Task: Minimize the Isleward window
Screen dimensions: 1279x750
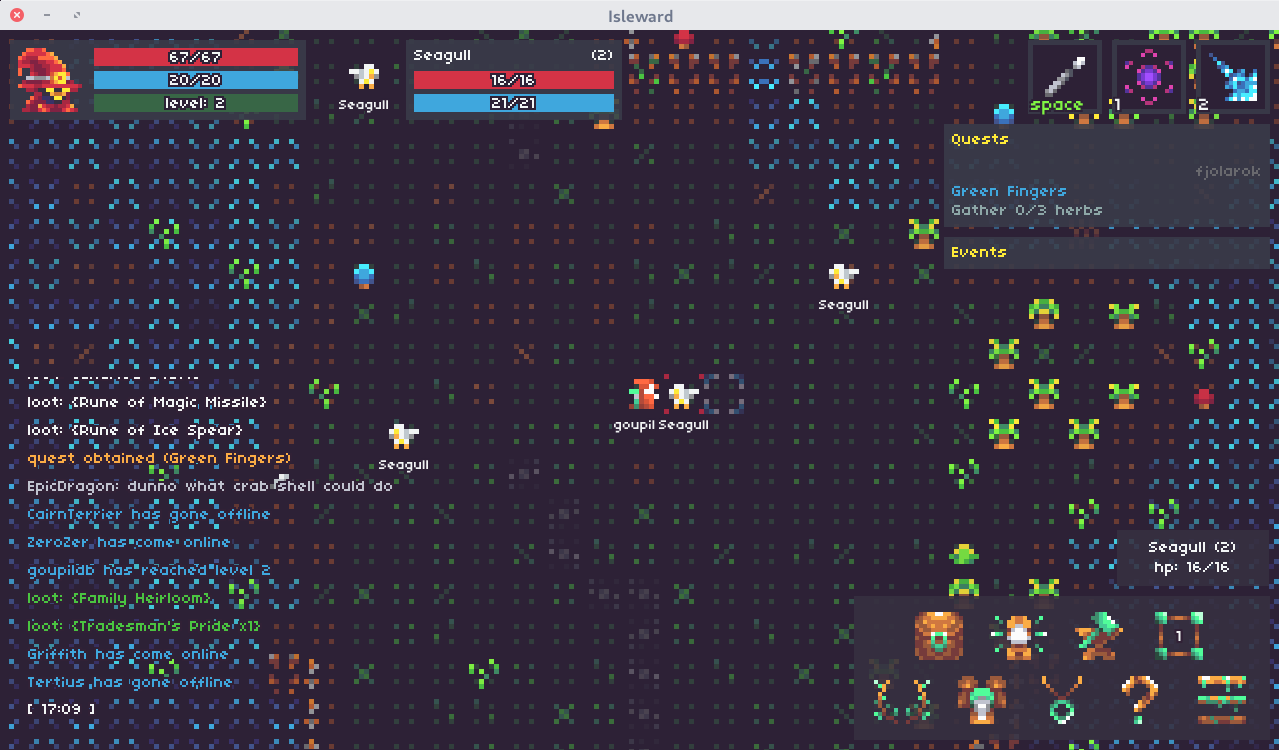Action: click(x=47, y=15)
